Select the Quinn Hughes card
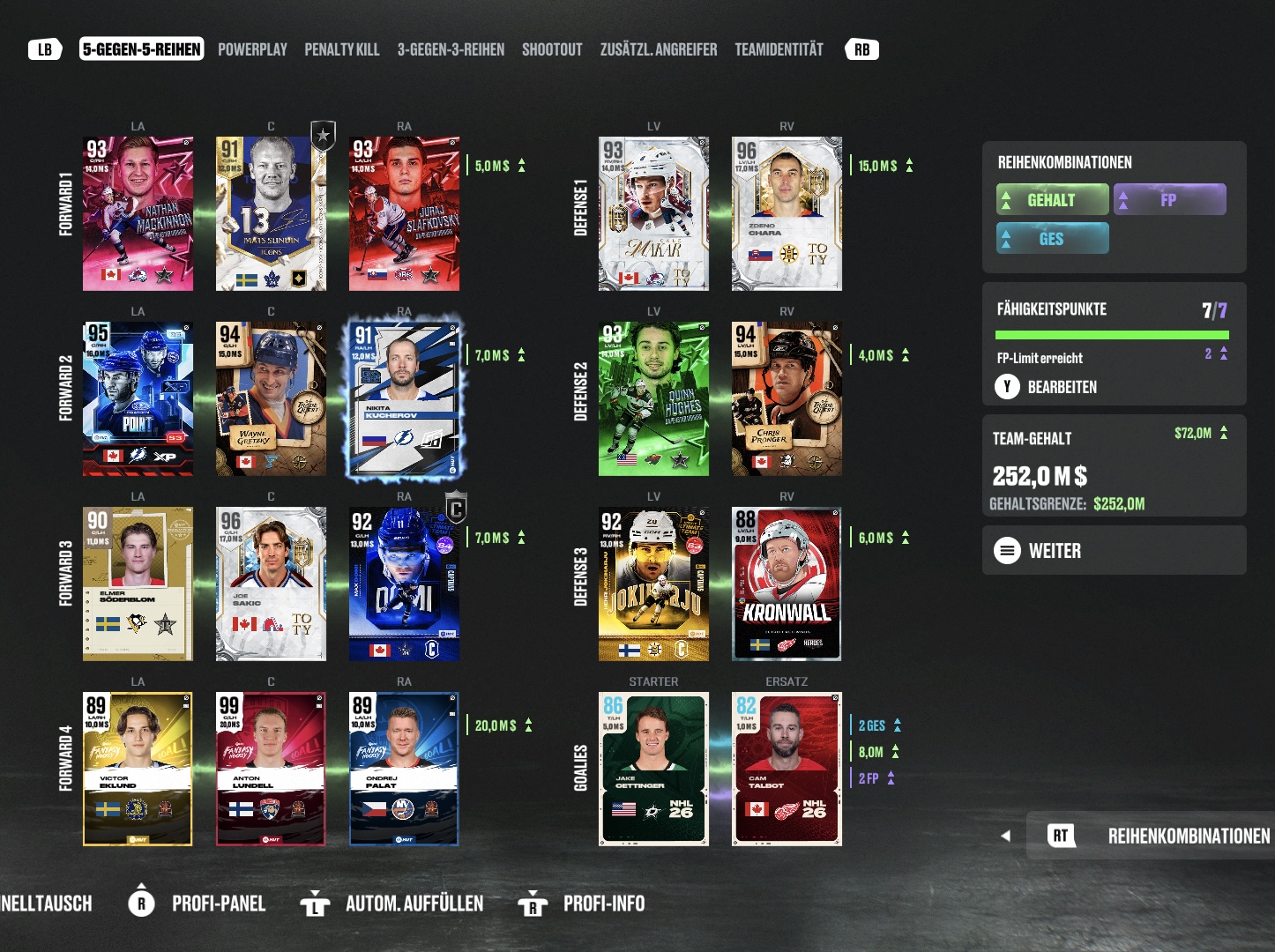1275x952 pixels. pos(653,398)
